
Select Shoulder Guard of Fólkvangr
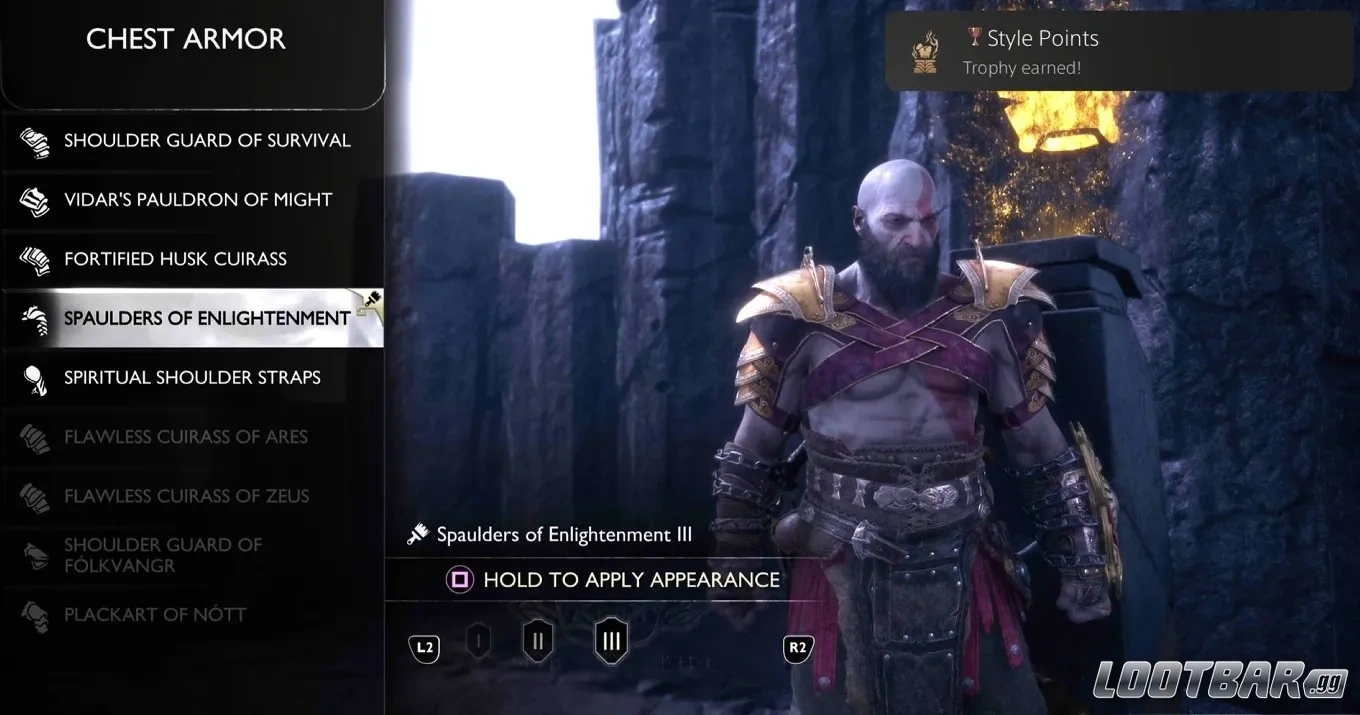pos(192,555)
